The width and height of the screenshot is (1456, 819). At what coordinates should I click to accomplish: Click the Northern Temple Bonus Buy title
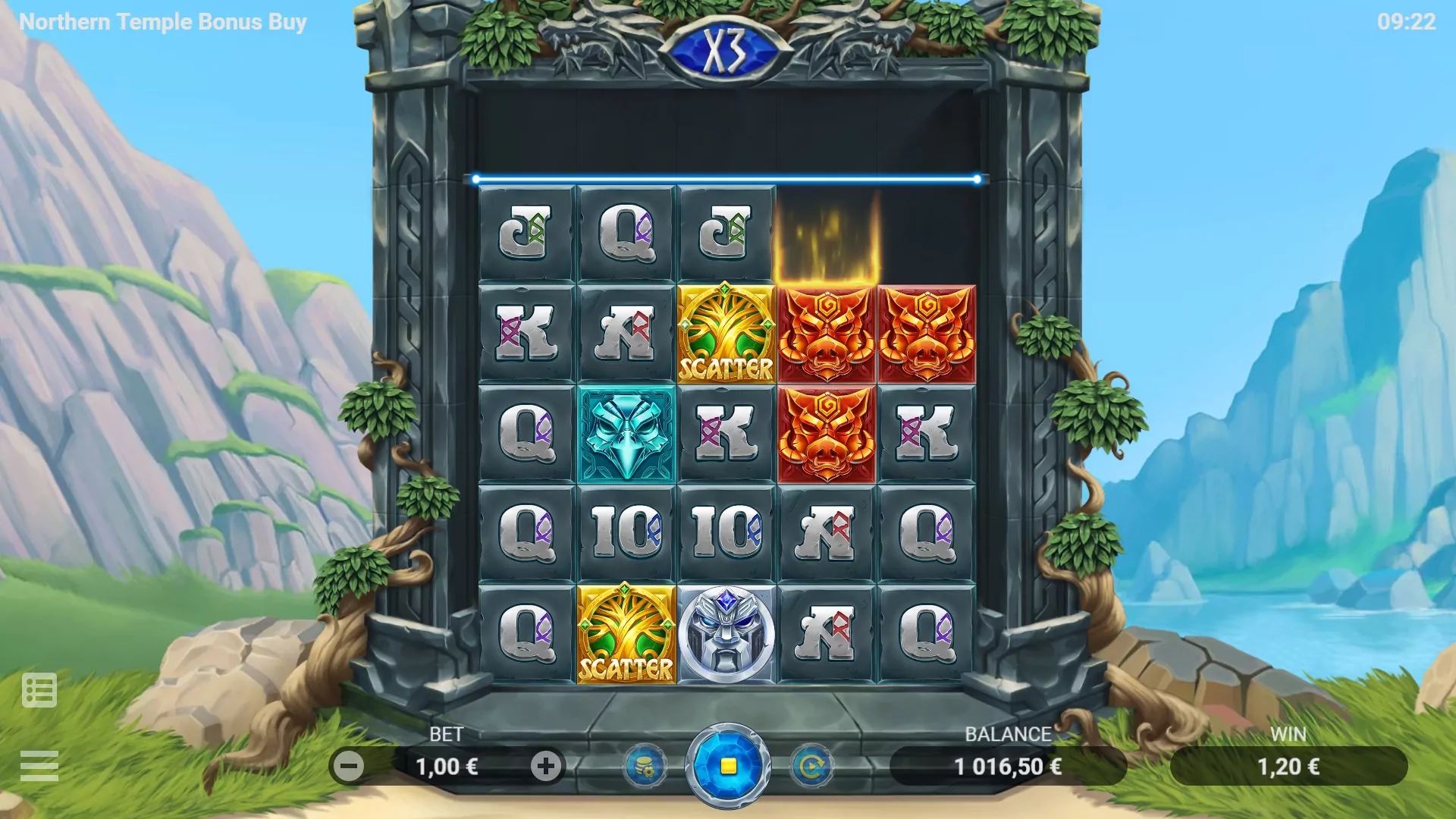pos(163,21)
